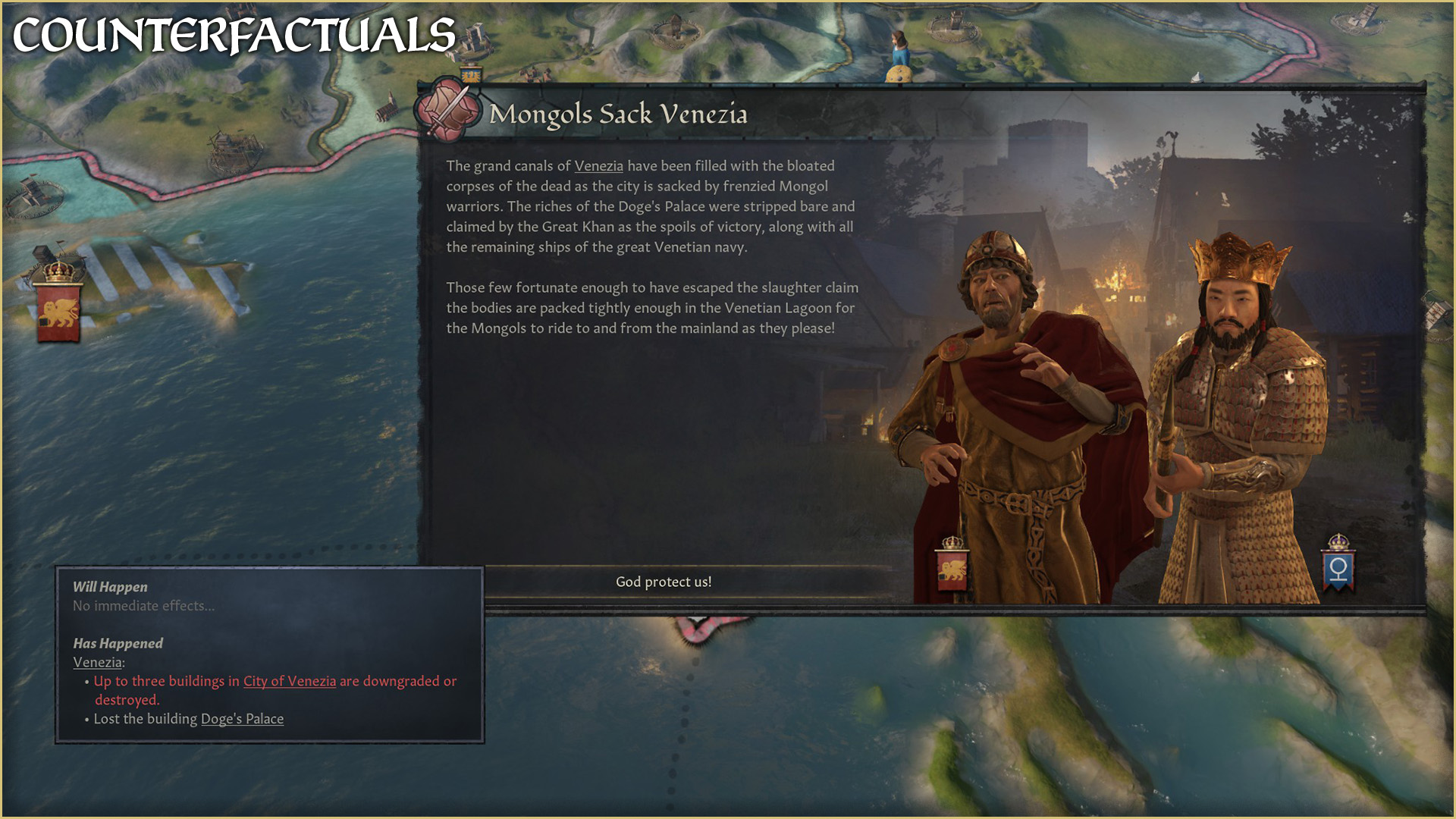1456x819 pixels.
Task: Click the sword-and-shield event icon beside the title
Action: coord(447,114)
